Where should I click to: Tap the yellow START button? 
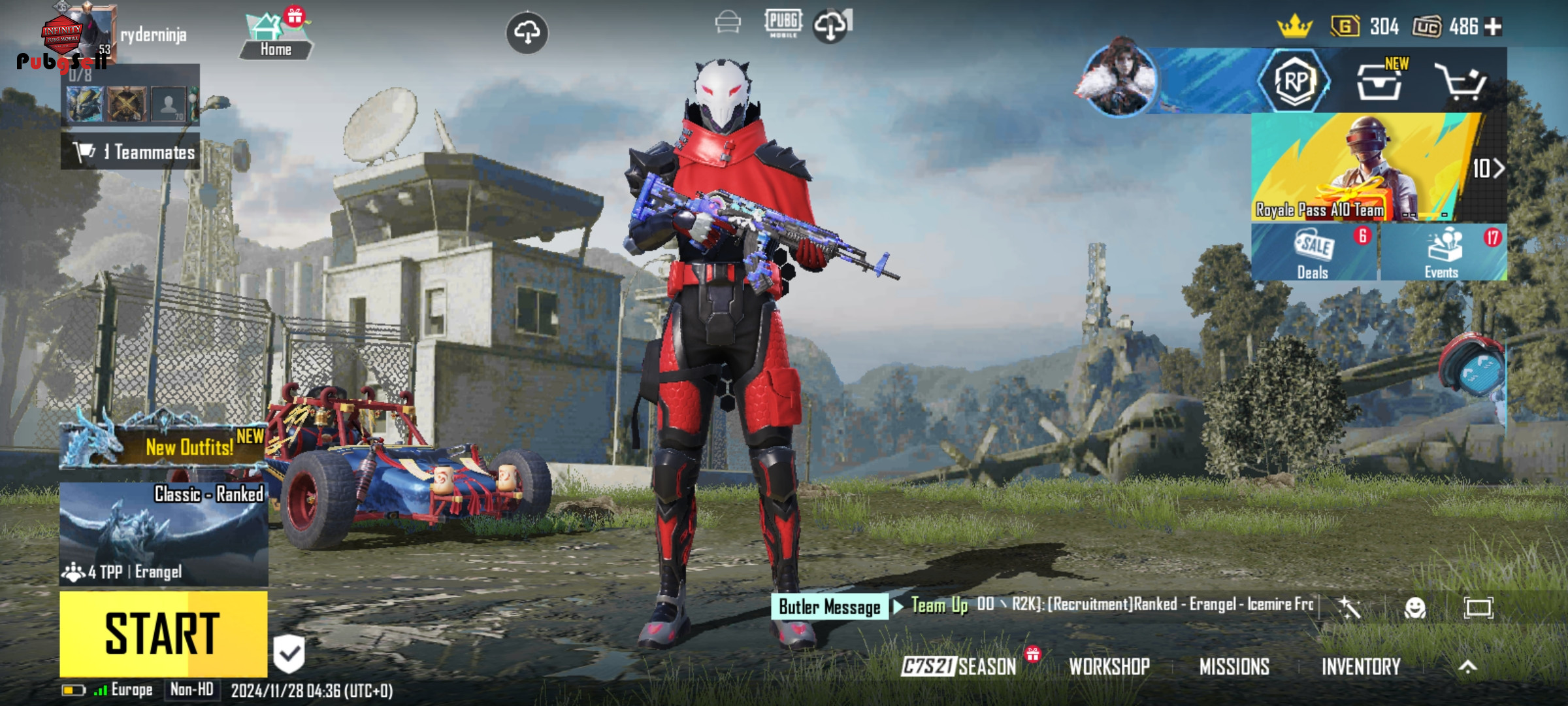coord(163,633)
